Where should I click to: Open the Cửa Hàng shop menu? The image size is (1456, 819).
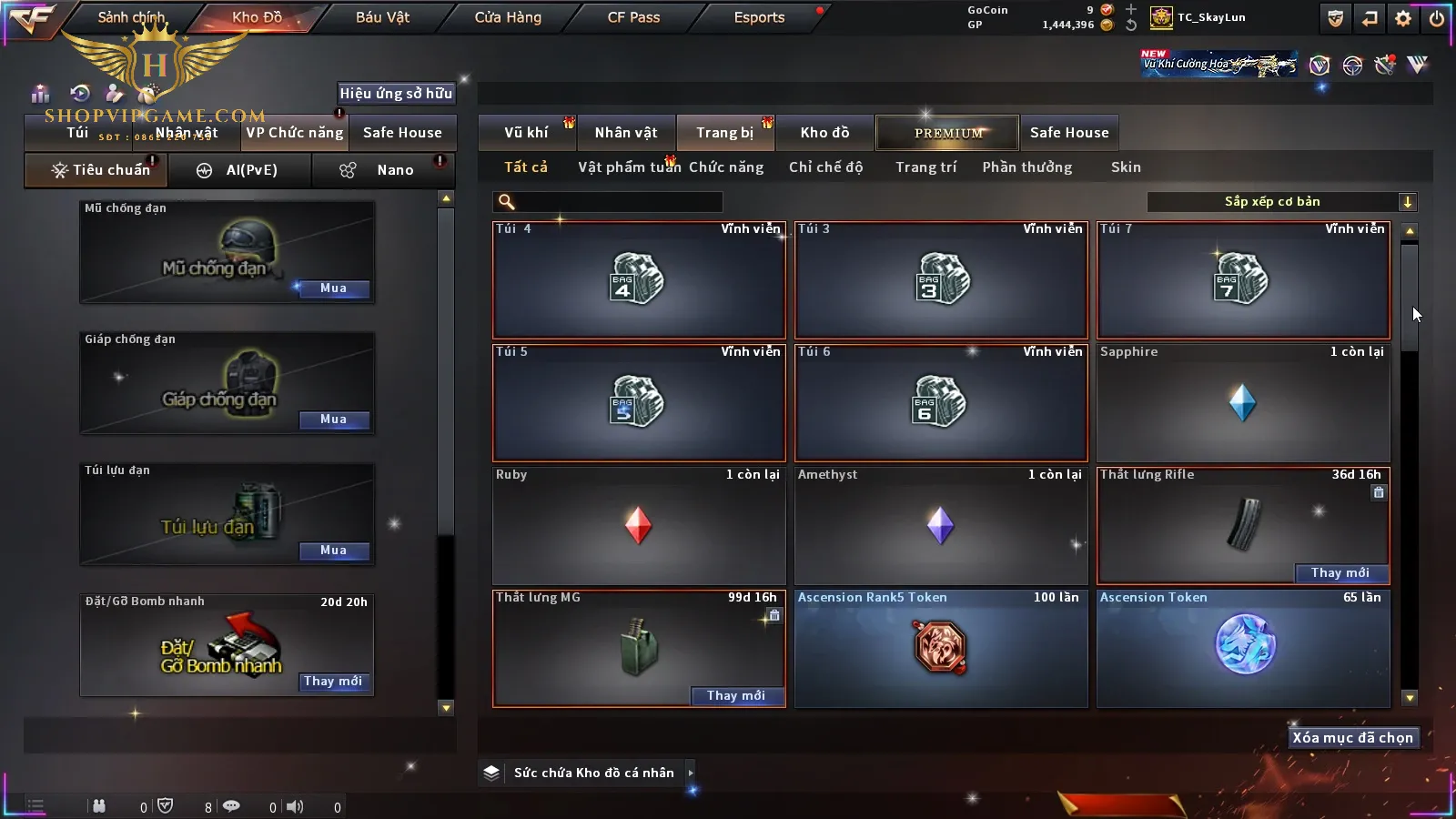point(508,17)
